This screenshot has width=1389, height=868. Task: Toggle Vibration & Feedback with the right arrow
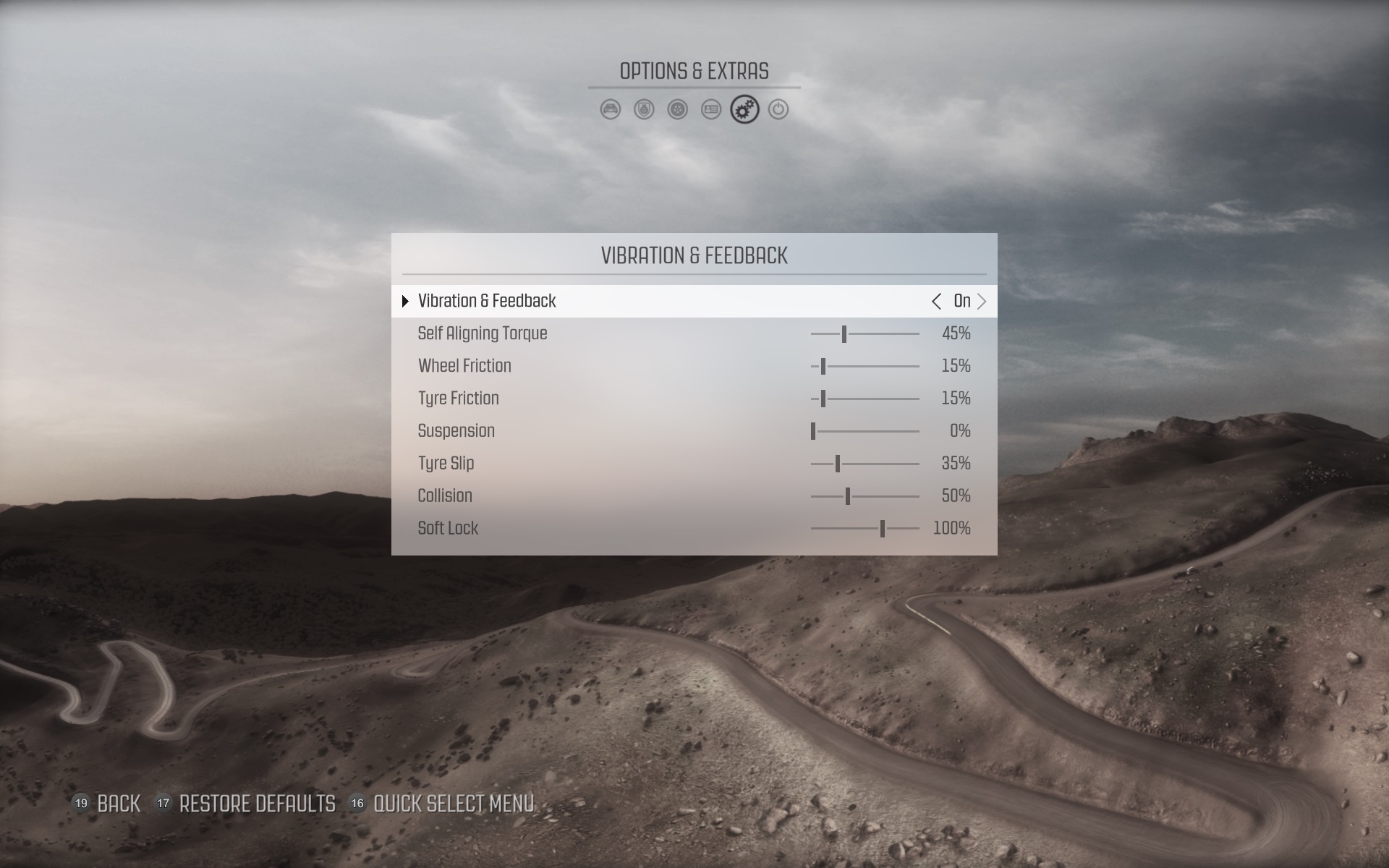982,302
